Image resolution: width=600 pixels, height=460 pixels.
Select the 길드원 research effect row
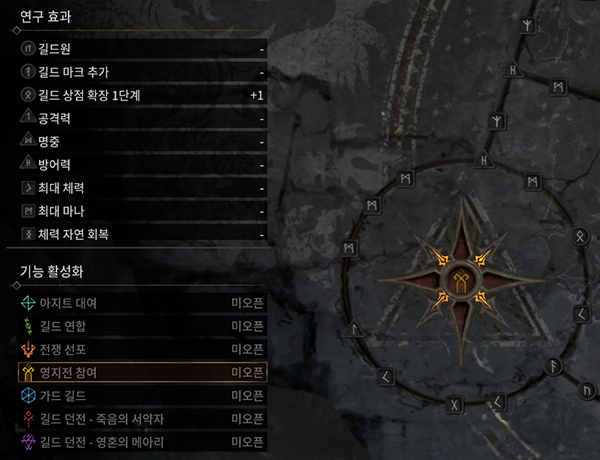click(x=142, y=48)
